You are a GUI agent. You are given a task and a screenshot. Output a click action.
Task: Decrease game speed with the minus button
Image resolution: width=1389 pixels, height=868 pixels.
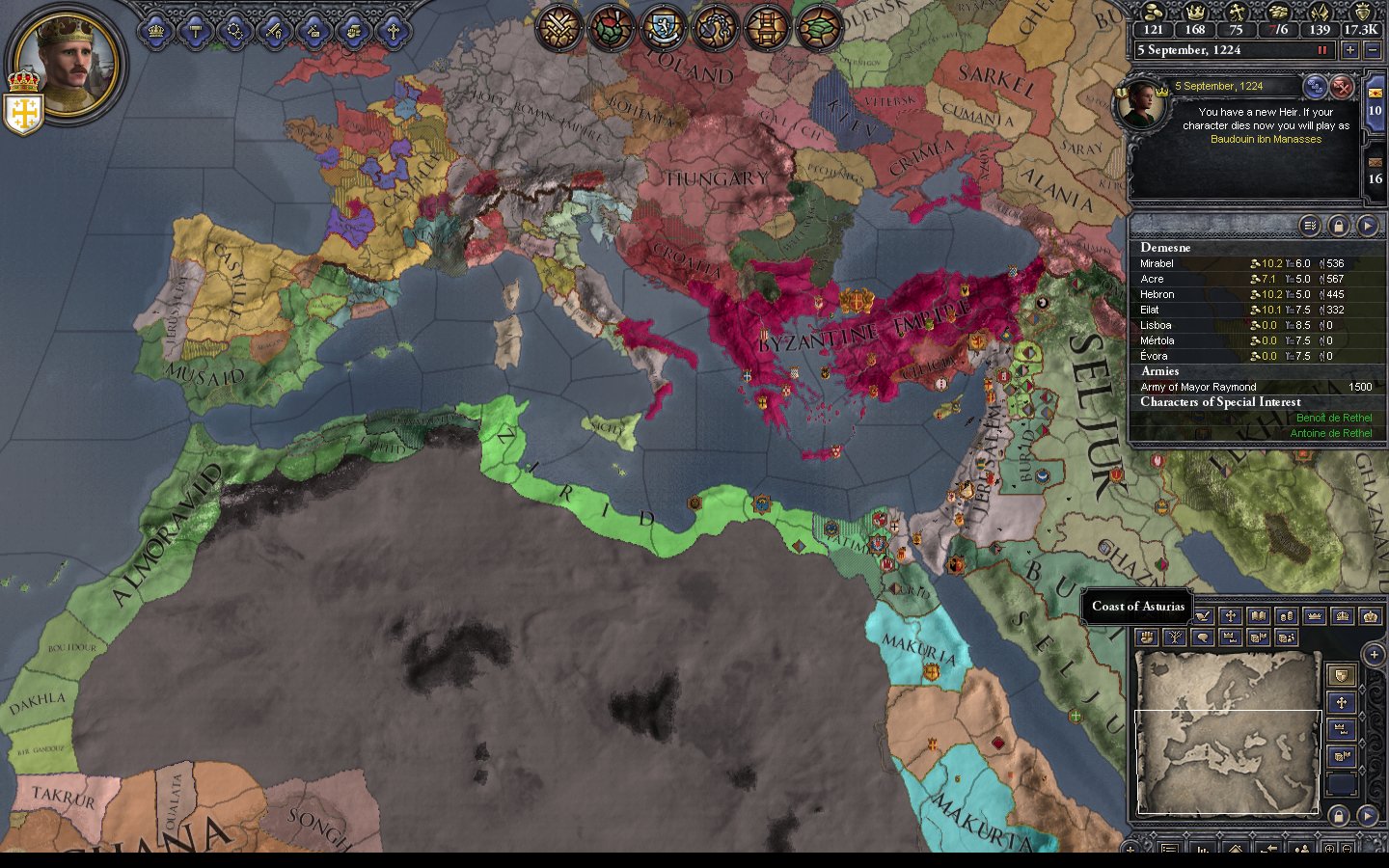click(x=1373, y=50)
